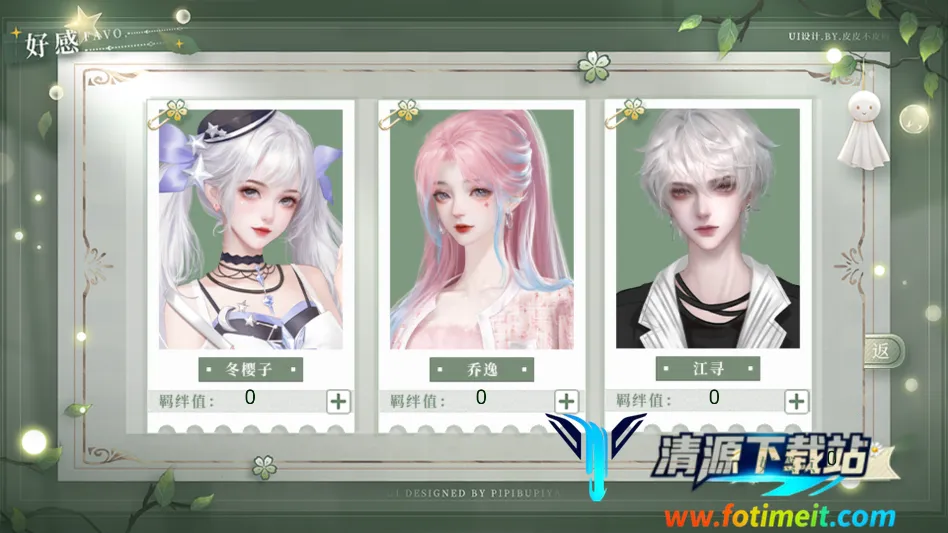948x533 pixels.
Task: Choose the pink-haired 乔逸 portrait
Action: click(x=481, y=228)
